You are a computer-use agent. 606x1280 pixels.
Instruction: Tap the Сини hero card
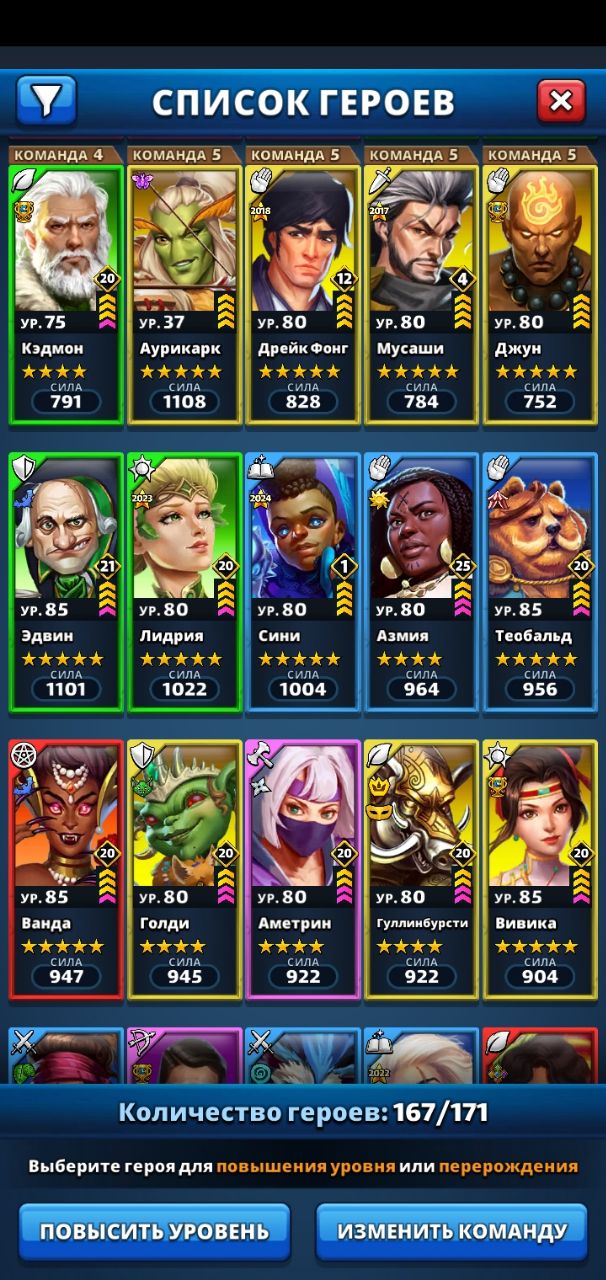point(302,581)
